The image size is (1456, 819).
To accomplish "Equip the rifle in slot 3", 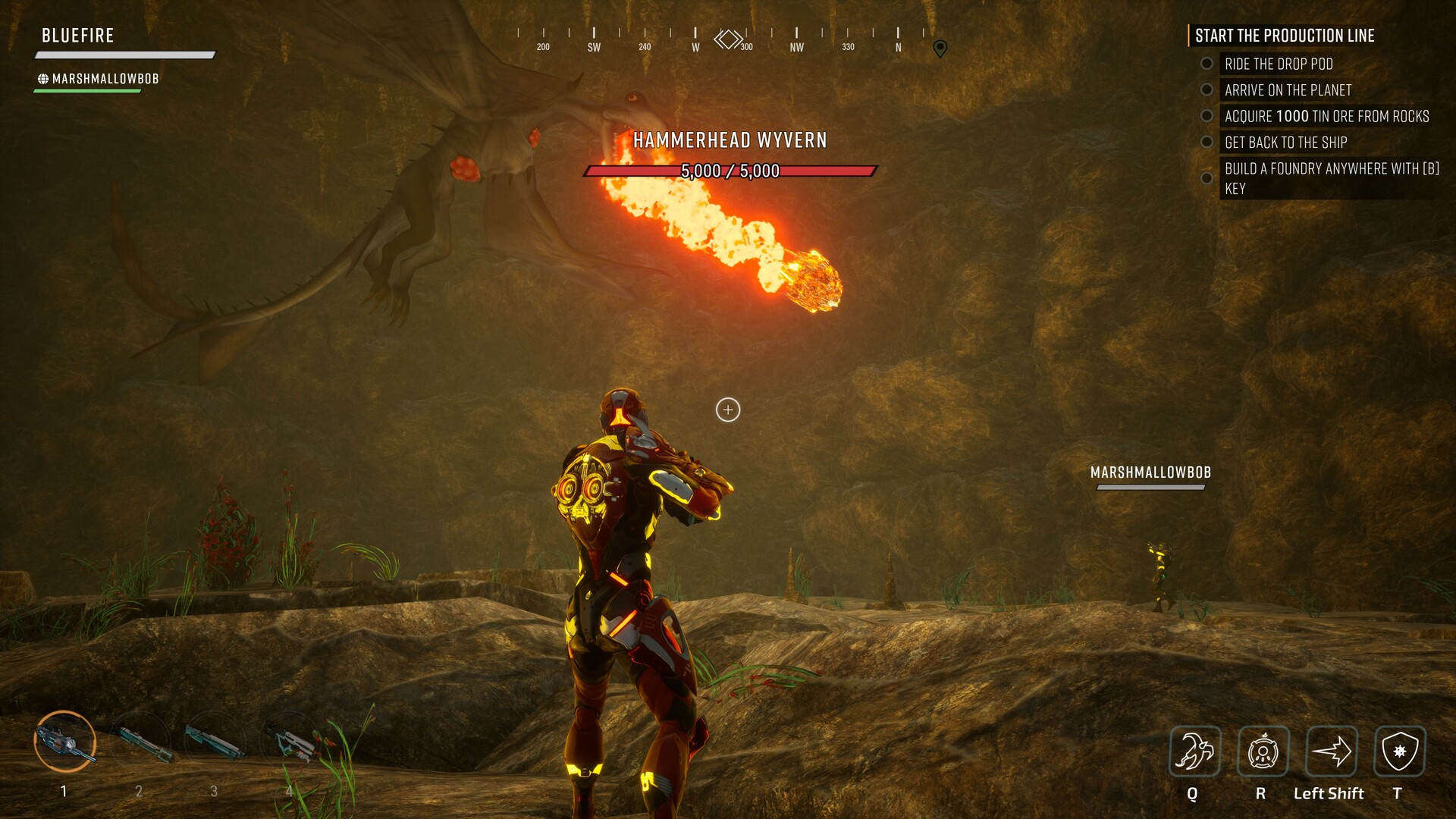I will pyautogui.click(x=215, y=742).
